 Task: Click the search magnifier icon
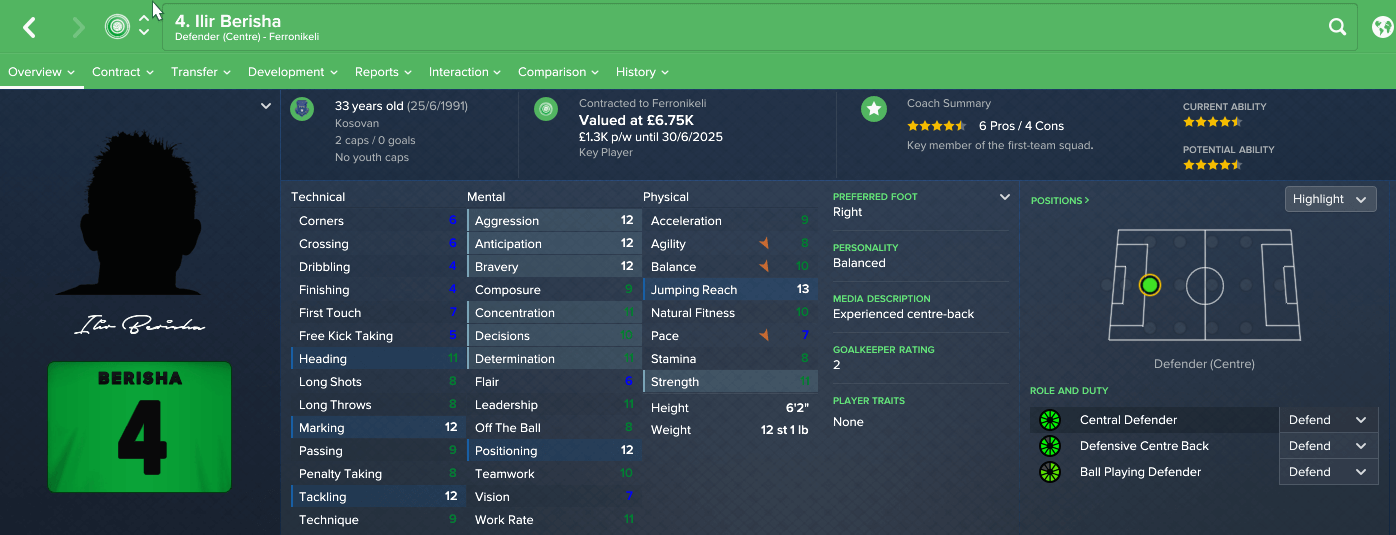pos(1337,28)
